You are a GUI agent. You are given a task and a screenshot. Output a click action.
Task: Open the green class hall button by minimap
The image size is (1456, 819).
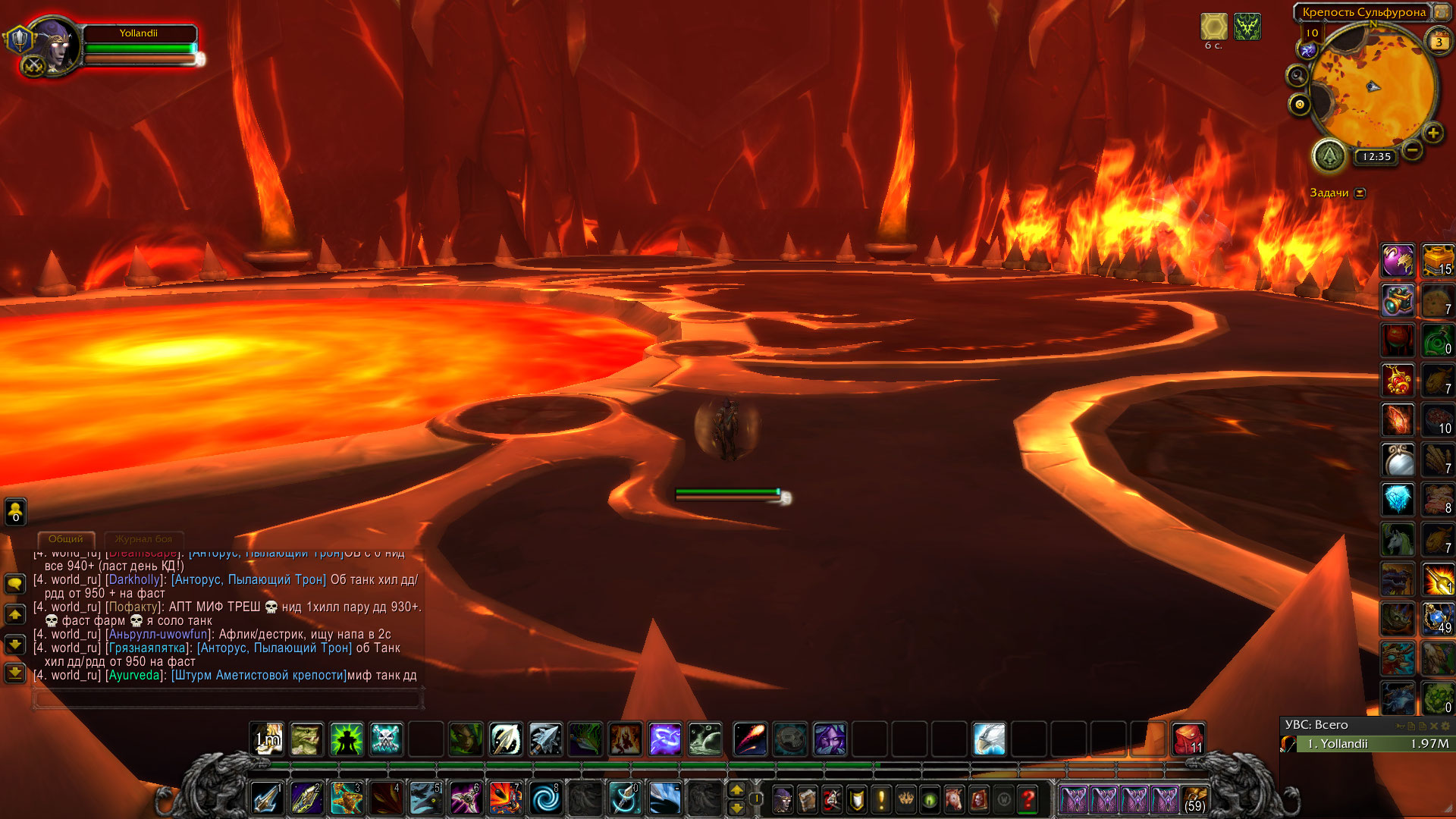coord(1329,156)
